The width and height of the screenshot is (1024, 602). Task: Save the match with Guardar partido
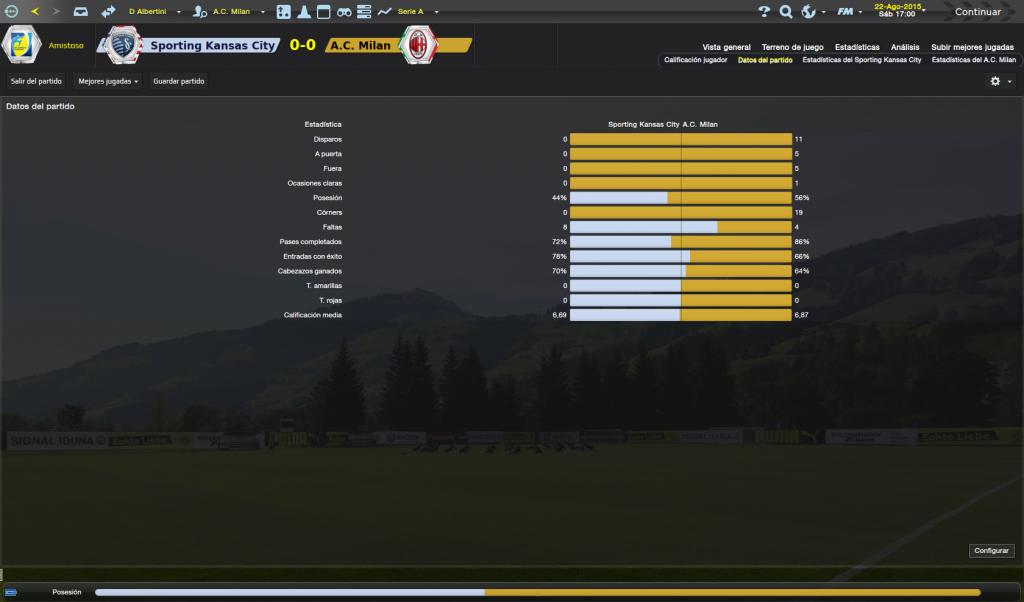pos(179,81)
